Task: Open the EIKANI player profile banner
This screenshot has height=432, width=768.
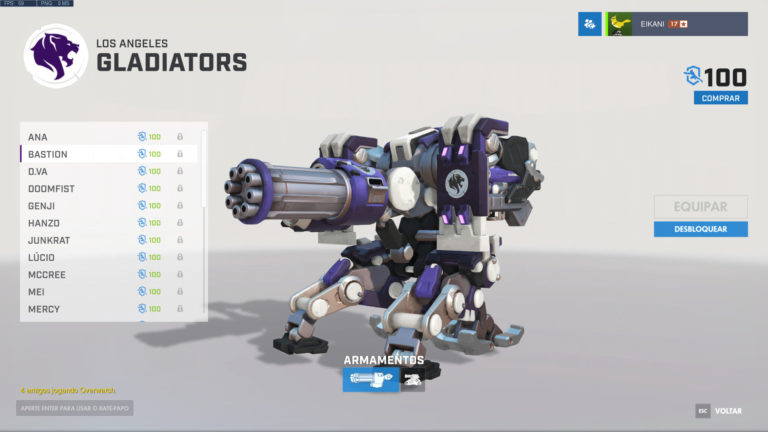Action: [678, 24]
